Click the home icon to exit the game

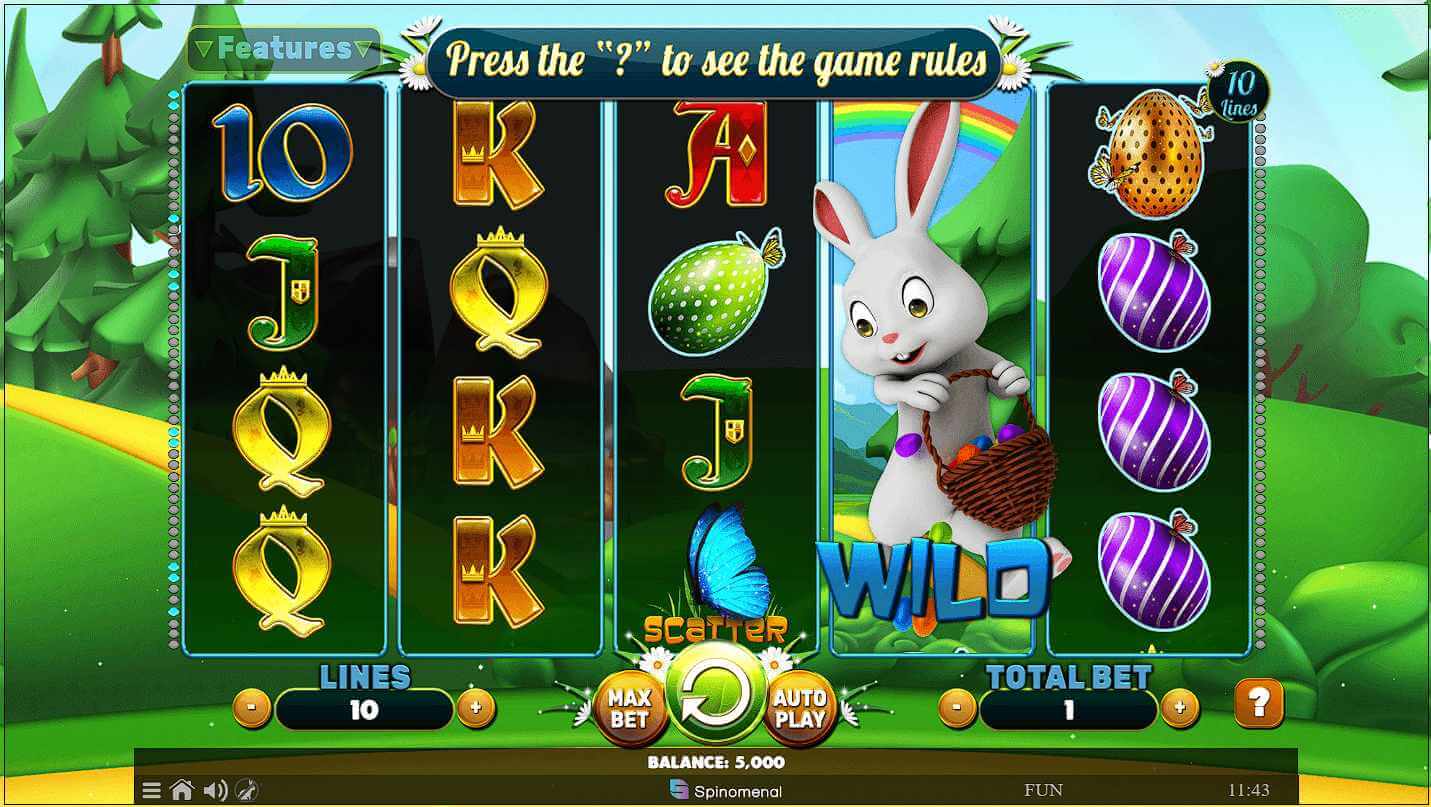(x=182, y=789)
